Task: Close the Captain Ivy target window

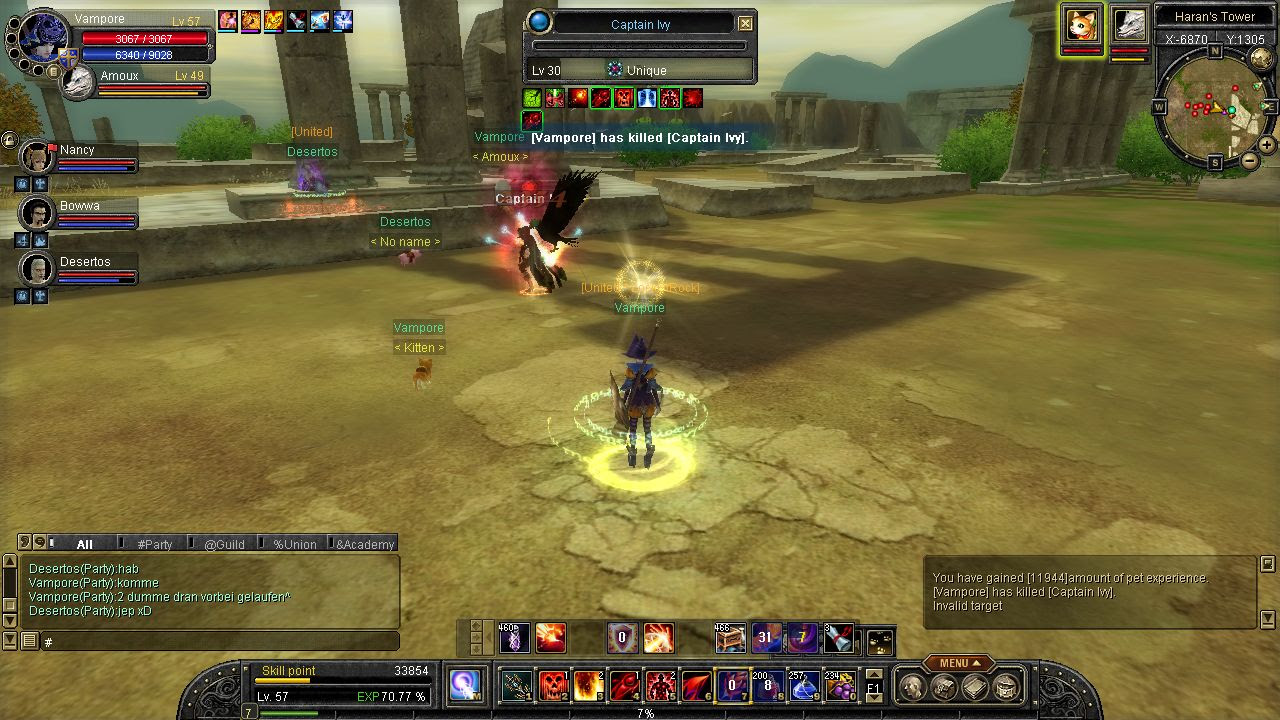Action: point(745,23)
